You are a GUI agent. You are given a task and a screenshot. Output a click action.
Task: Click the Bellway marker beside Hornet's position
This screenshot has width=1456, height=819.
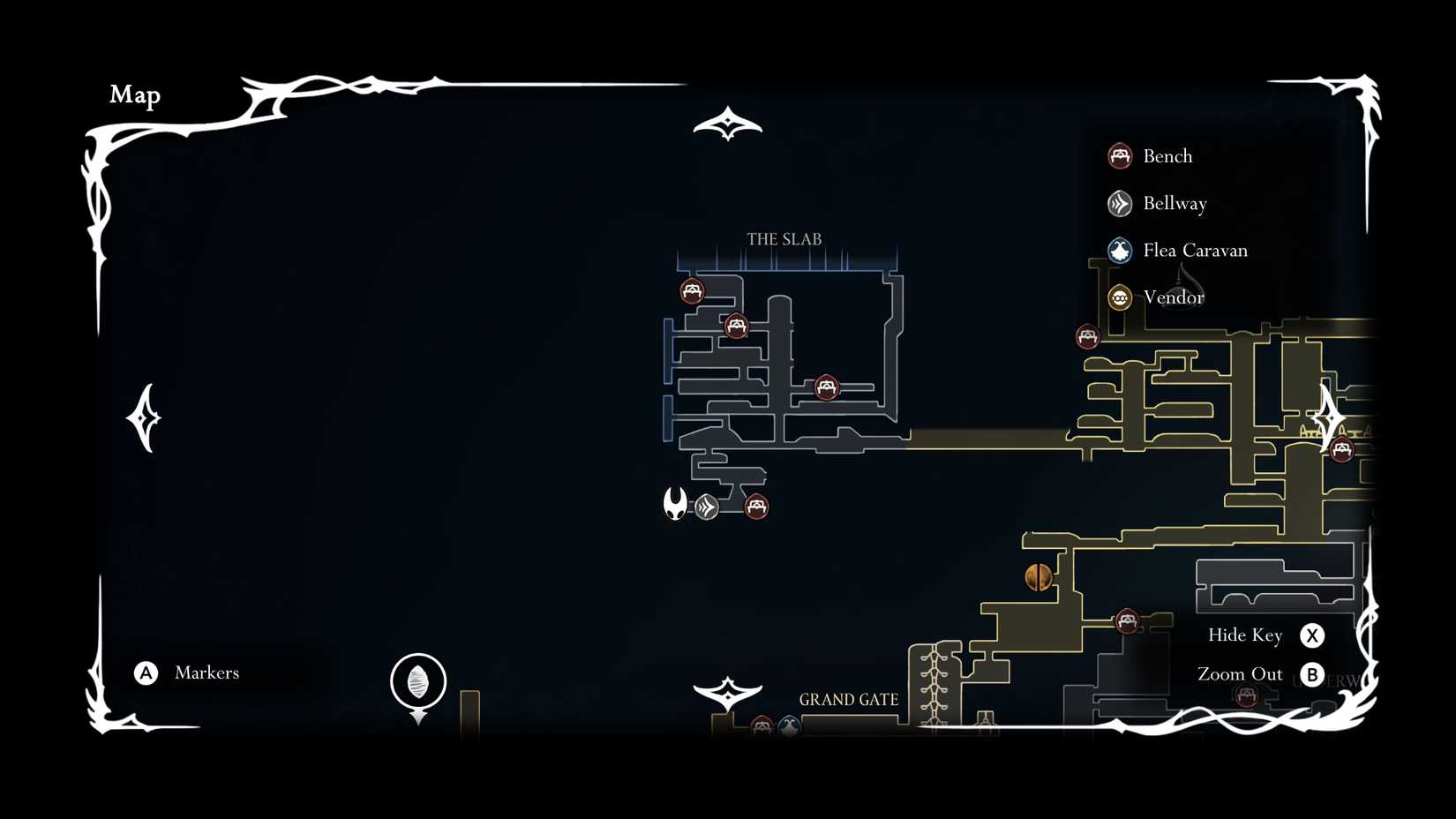point(706,508)
